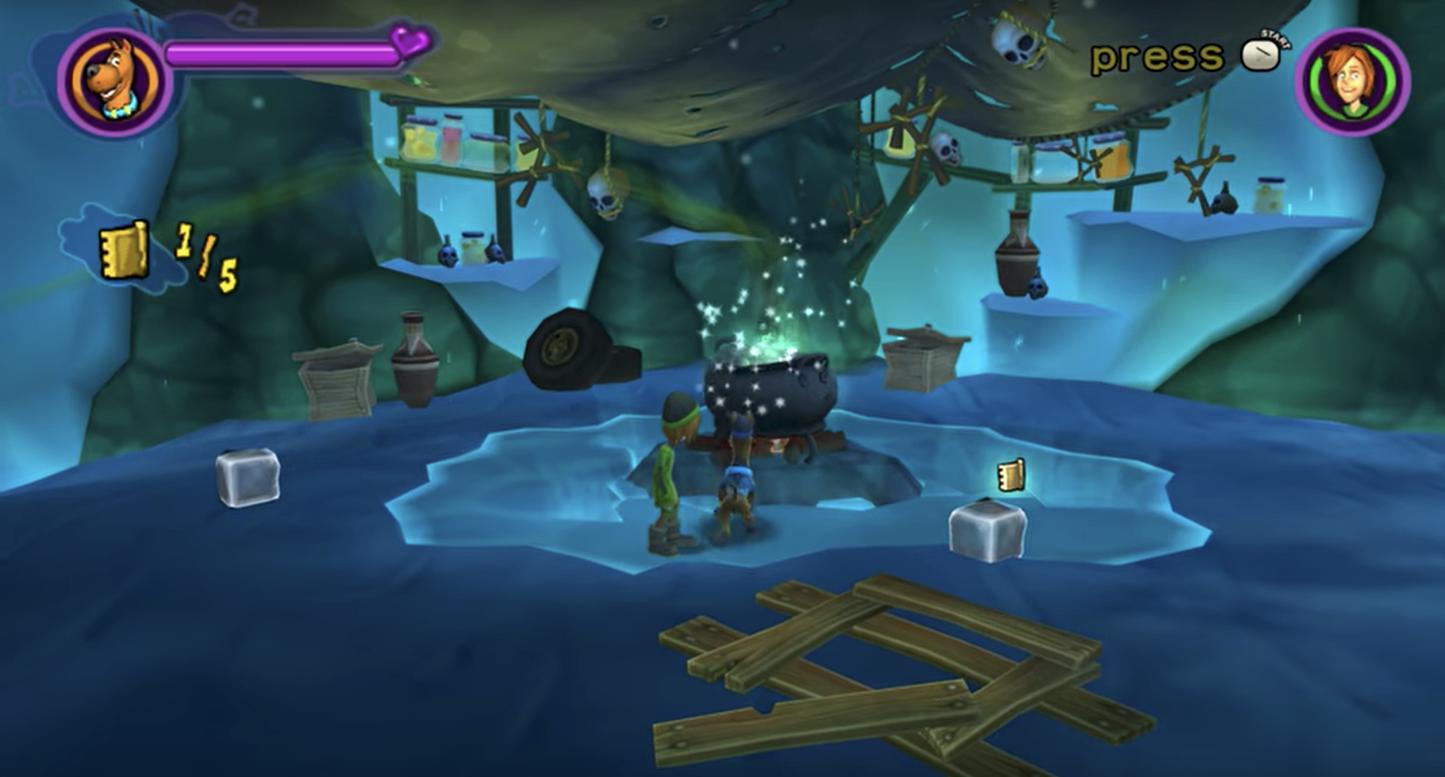Click the Shaggy character standing by the cauldron
The width and height of the screenshot is (1445, 777).
(x=670, y=470)
